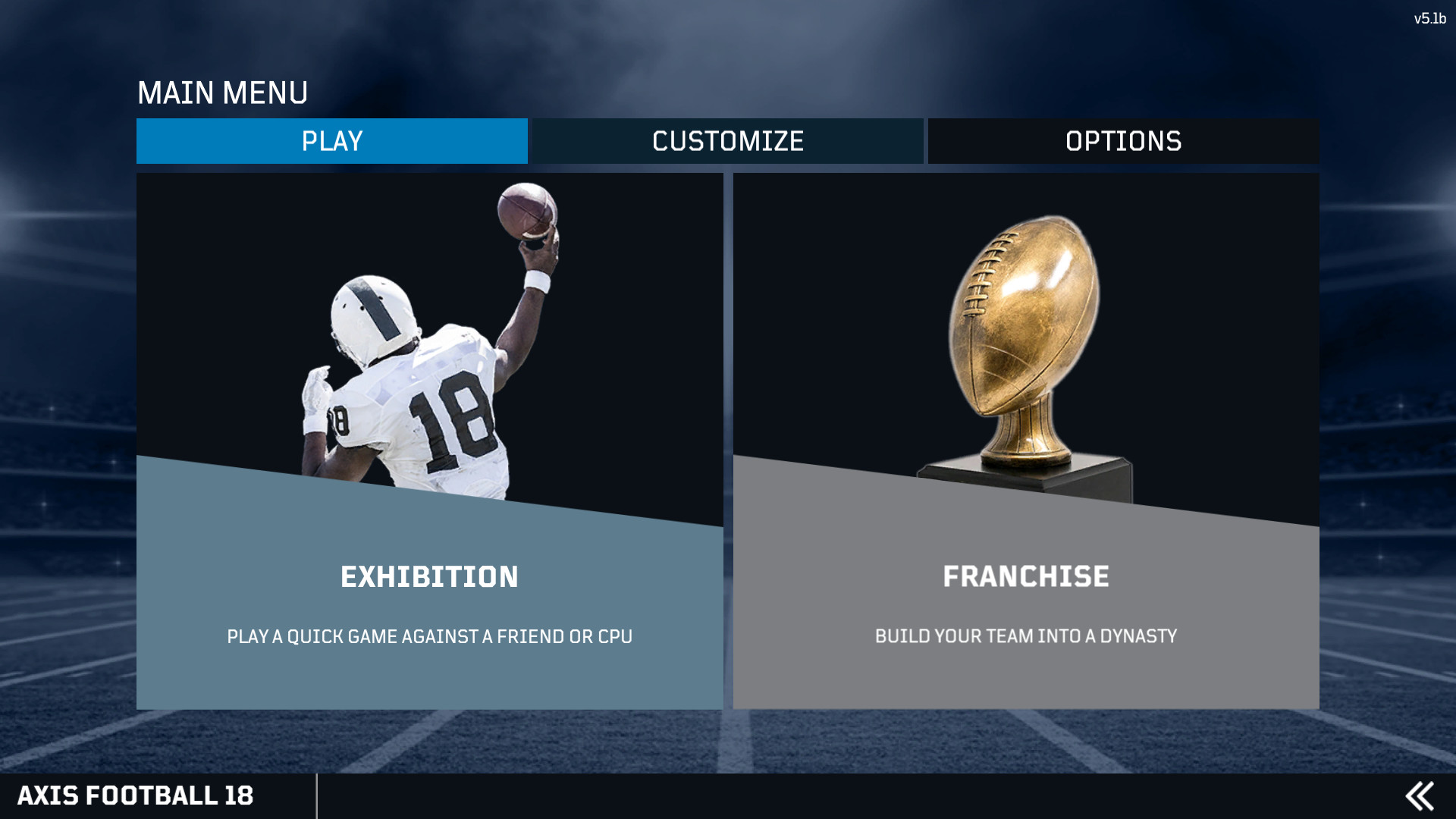Click the EXHIBITION title text
Viewport: 1456px width, 819px height.
click(x=429, y=576)
